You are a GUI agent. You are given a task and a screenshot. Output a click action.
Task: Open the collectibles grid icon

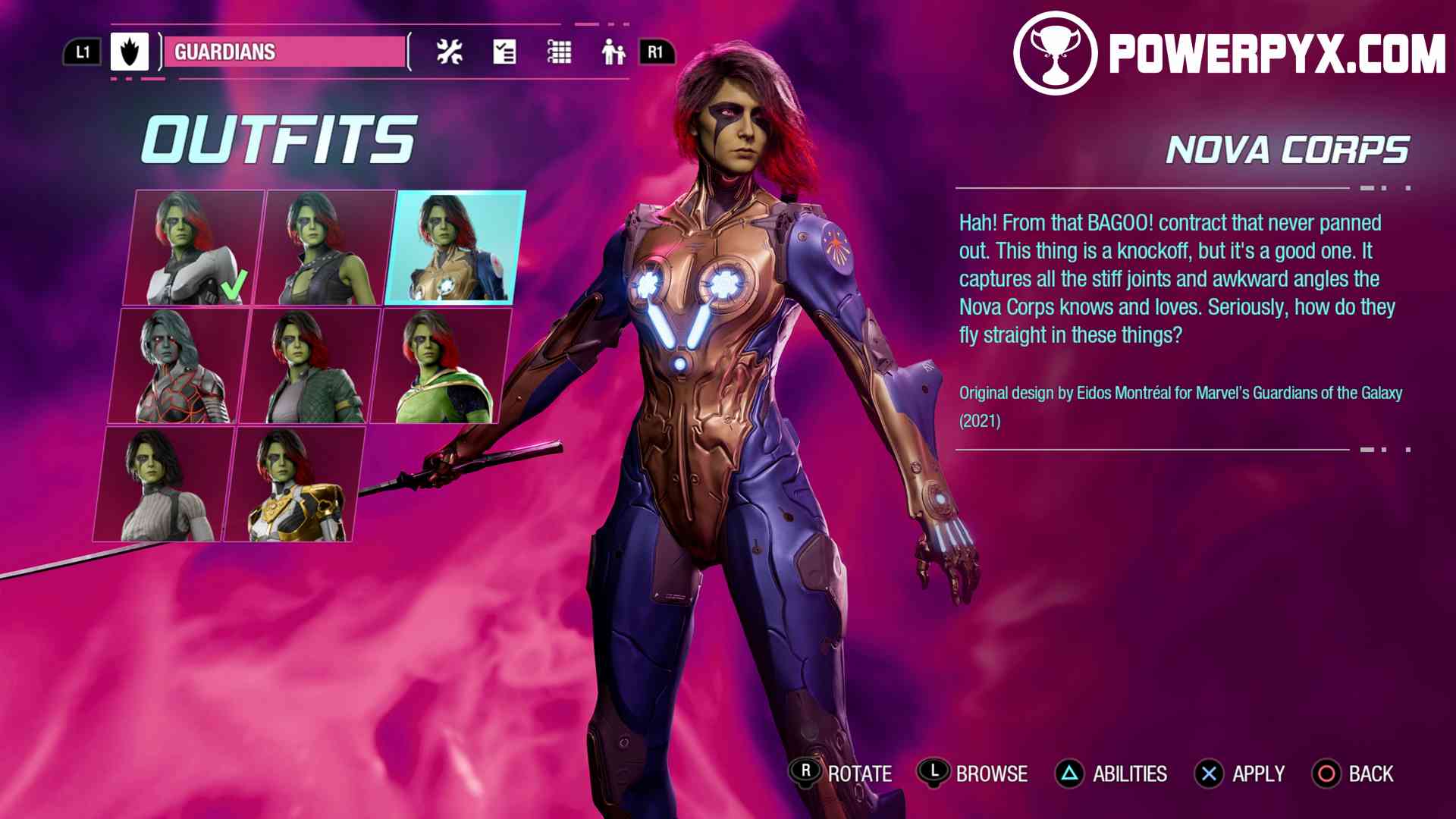click(559, 52)
